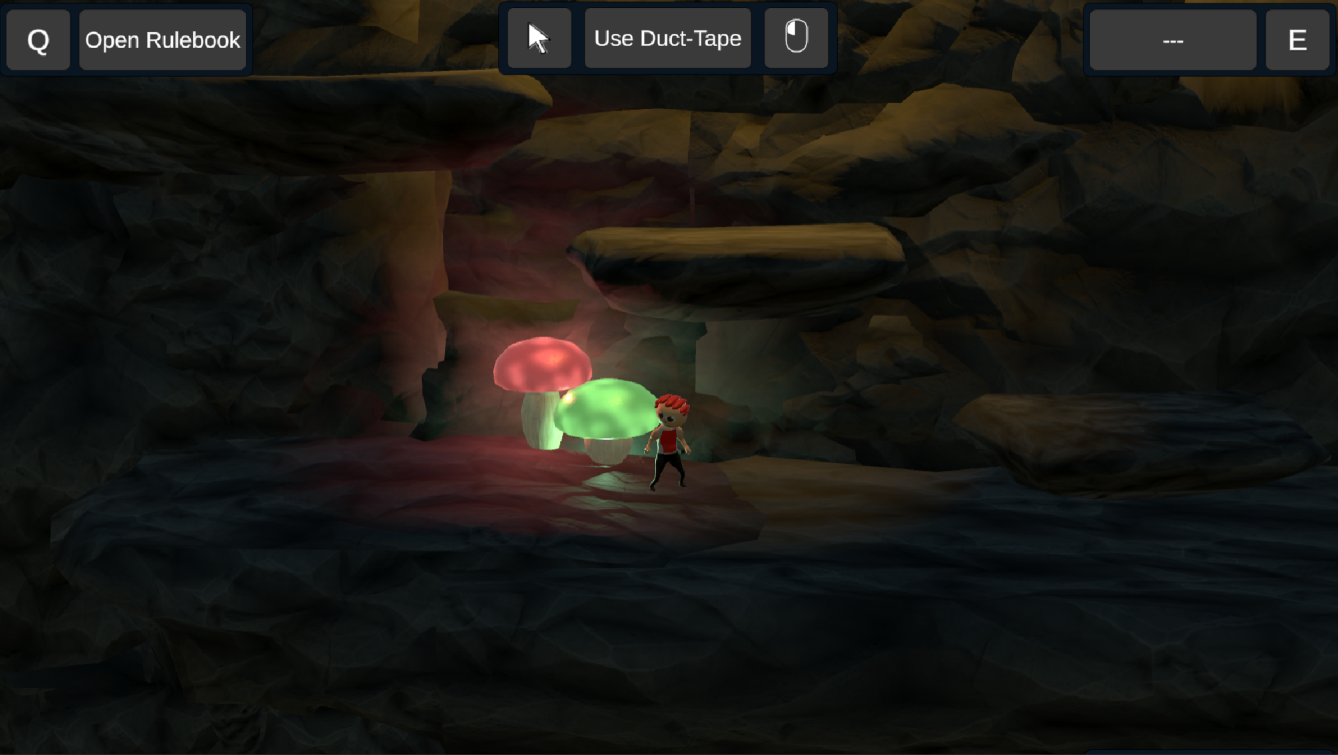Click the mouse icon right of Use Duct-Tape
The image size is (1338, 755).
pos(796,39)
